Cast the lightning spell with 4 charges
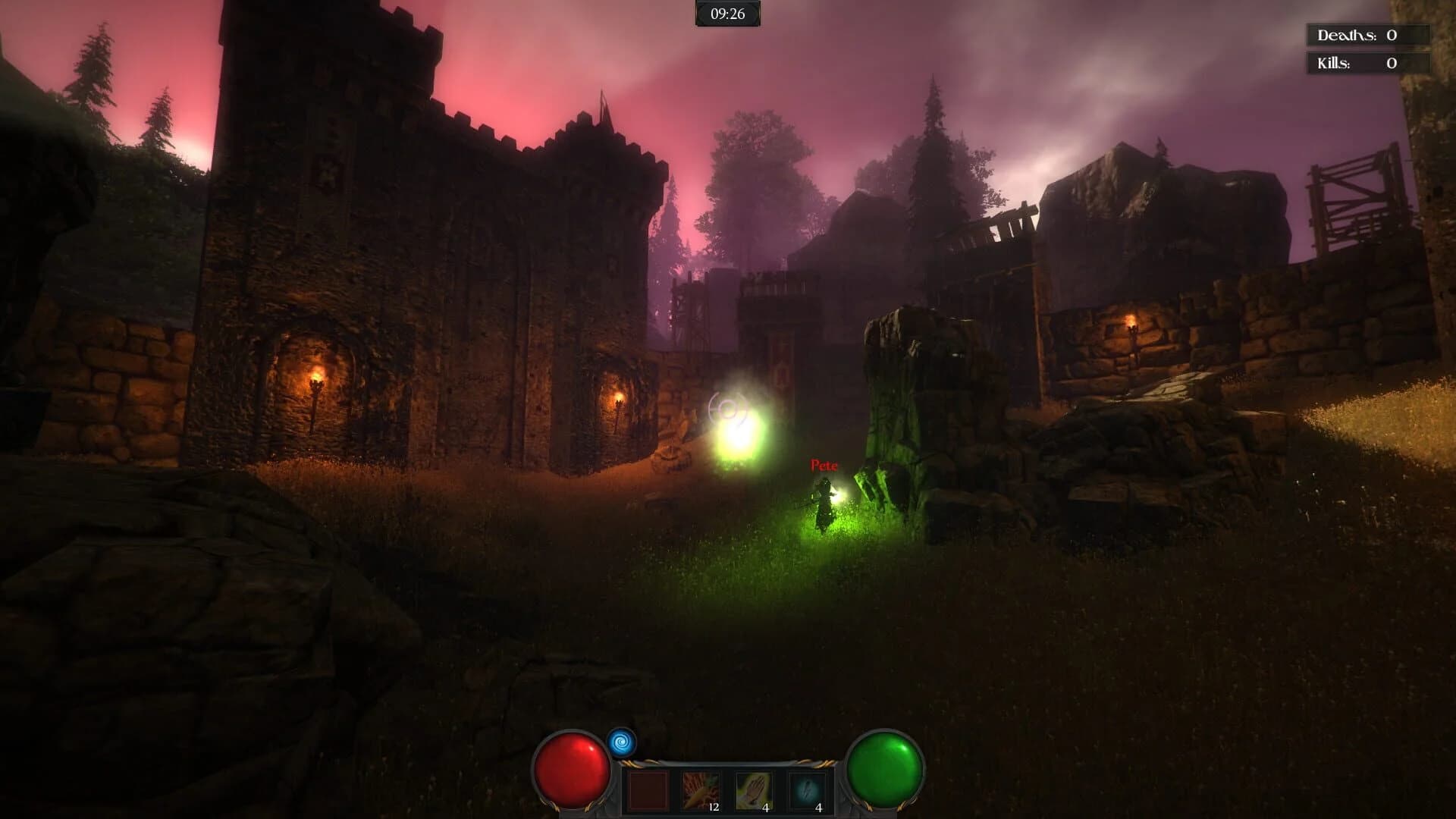This screenshot has width=1456, height=819. 808,789
